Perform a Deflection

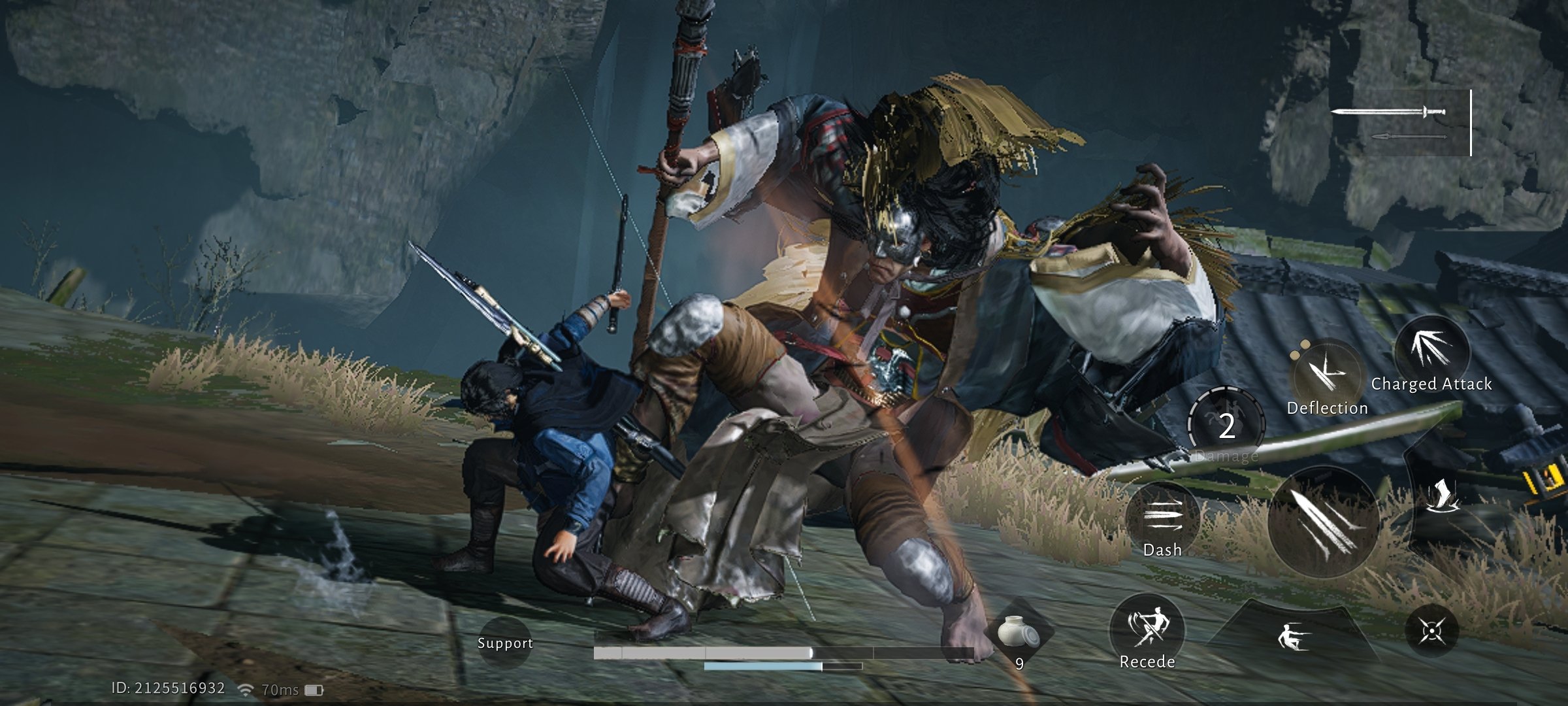1327,376
